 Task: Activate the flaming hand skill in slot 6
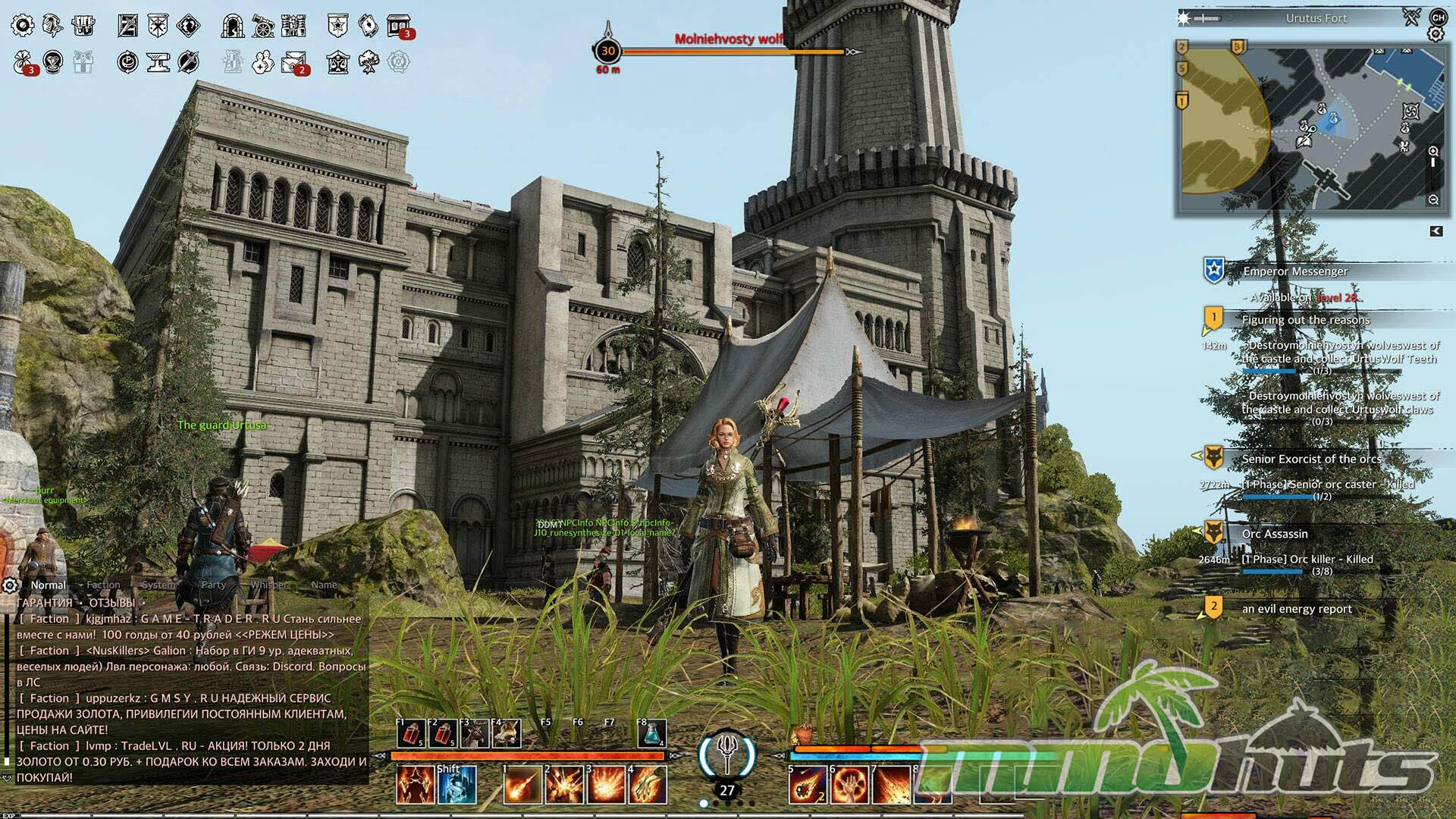click(849, 784)
